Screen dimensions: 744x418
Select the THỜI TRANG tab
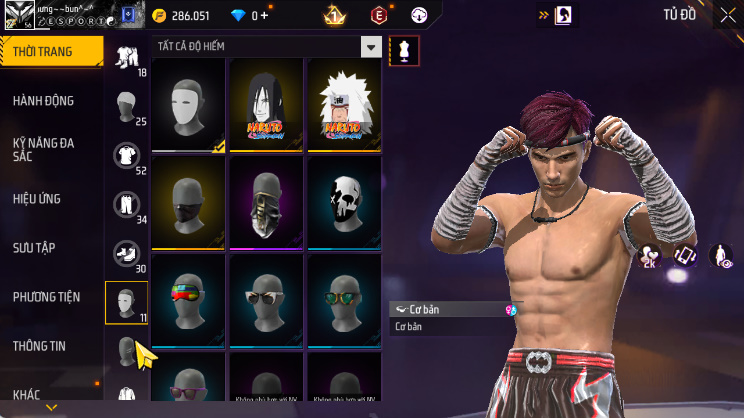42,52
